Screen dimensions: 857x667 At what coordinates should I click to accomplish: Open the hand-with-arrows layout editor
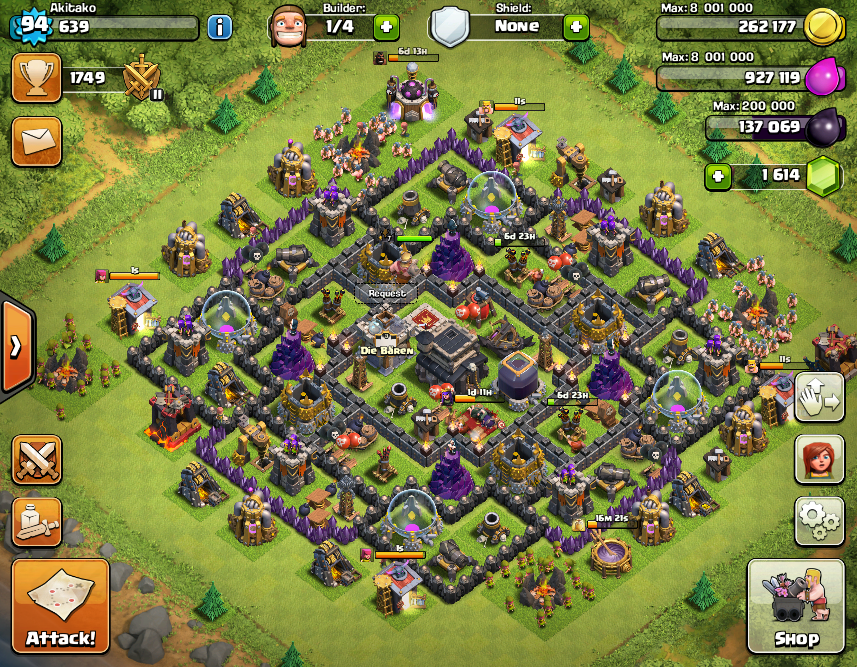click(819, 397)
